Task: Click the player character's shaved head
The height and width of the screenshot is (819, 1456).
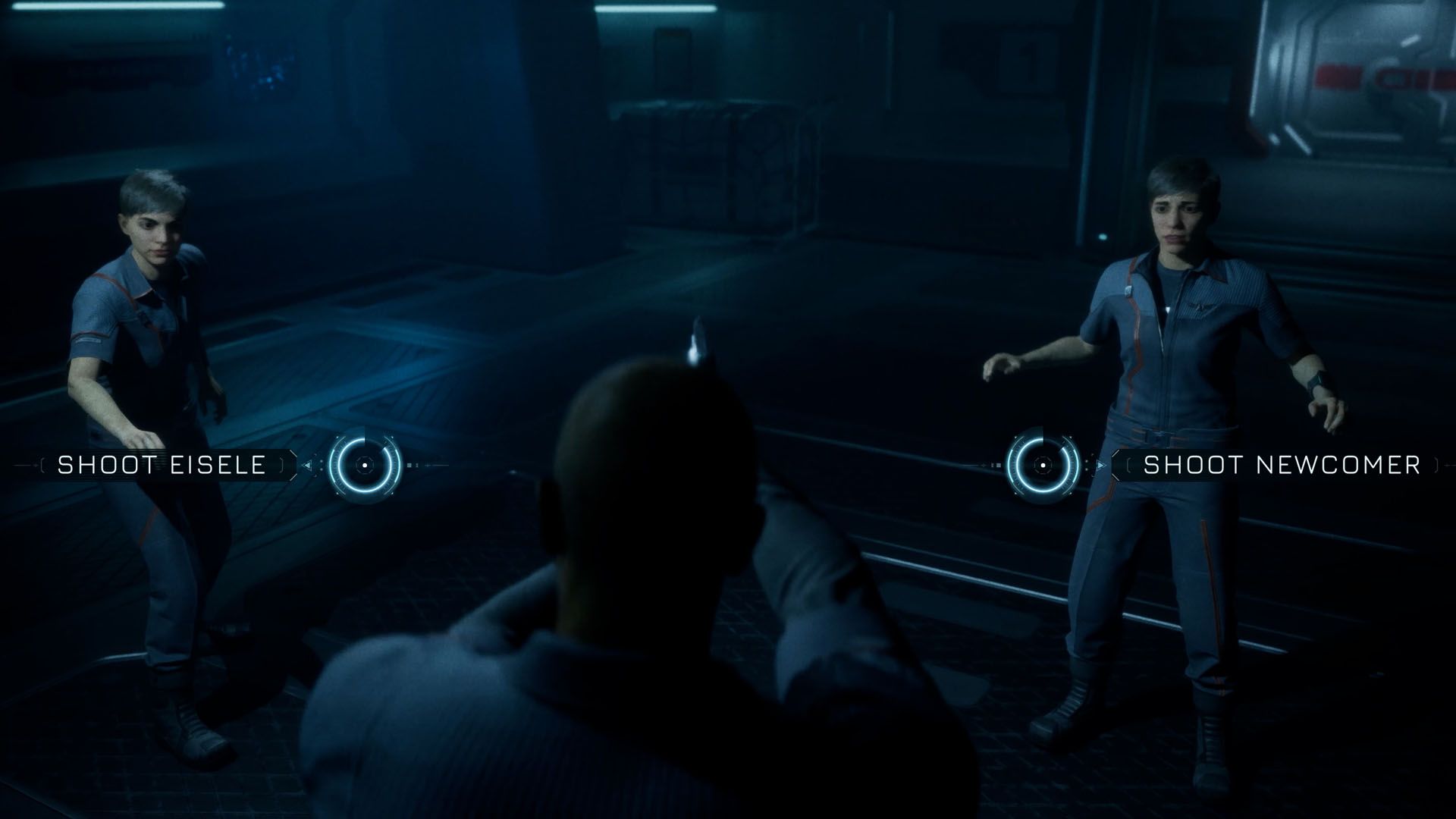Action: 648,470
